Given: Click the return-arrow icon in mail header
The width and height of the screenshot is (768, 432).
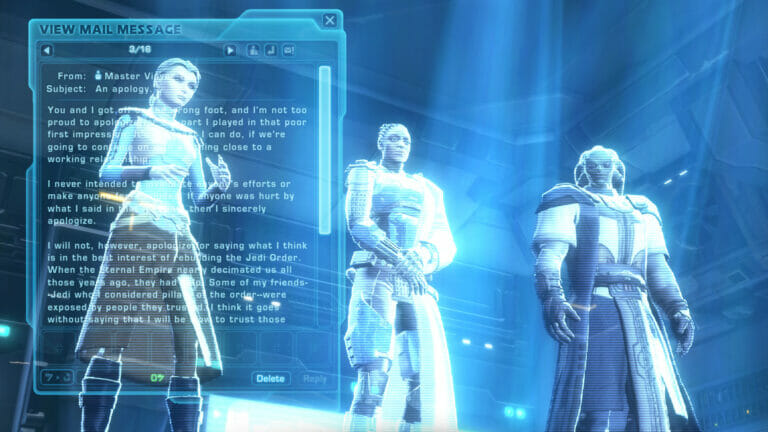Looking at the screenshot, I should (x=271, y=50).
